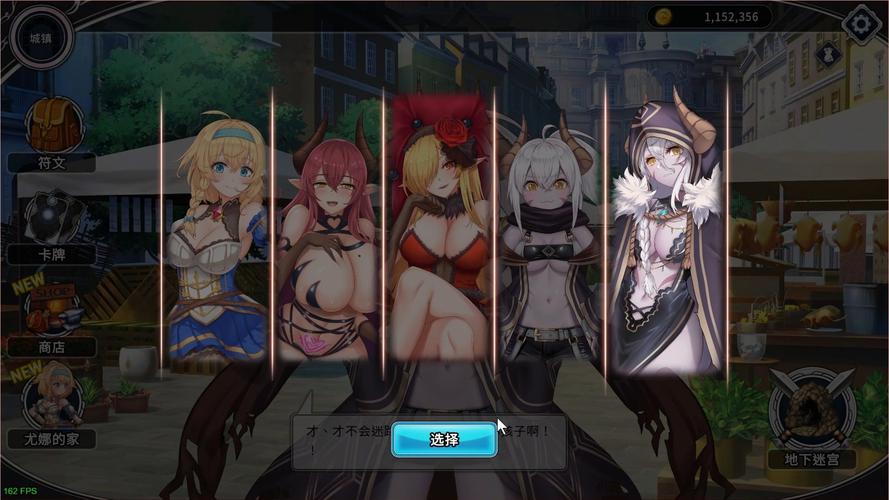Enter the 地下迷宫 dungeon
889x500 pixels.
(811, 415)
